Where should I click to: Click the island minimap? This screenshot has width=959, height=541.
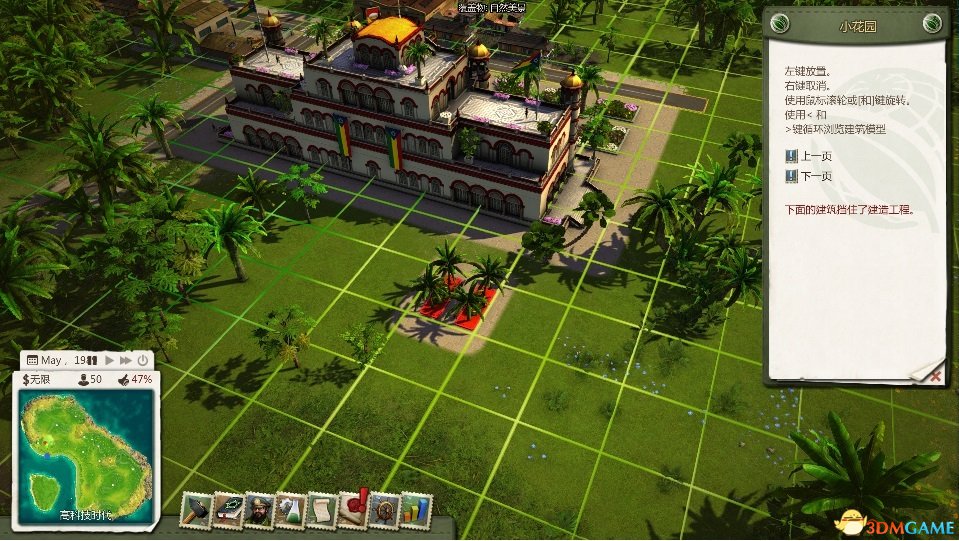[87, 455]
